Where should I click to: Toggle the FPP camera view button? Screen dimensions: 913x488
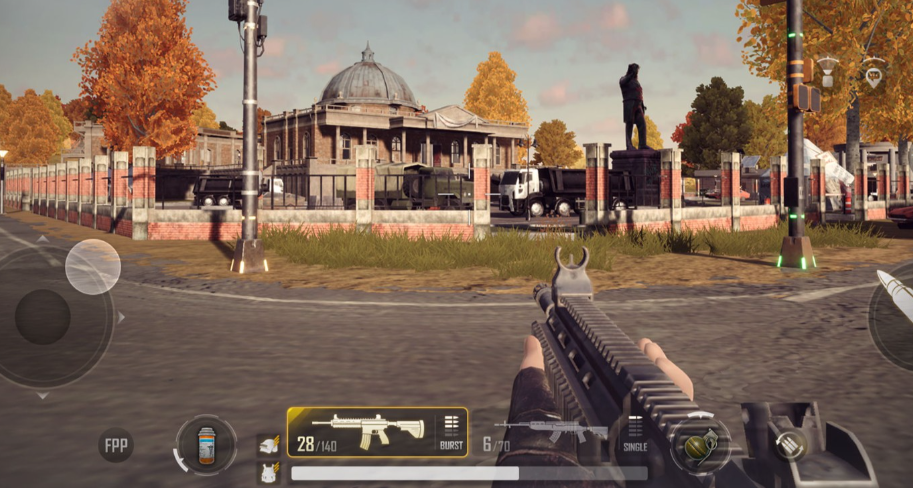coord(116,444)
